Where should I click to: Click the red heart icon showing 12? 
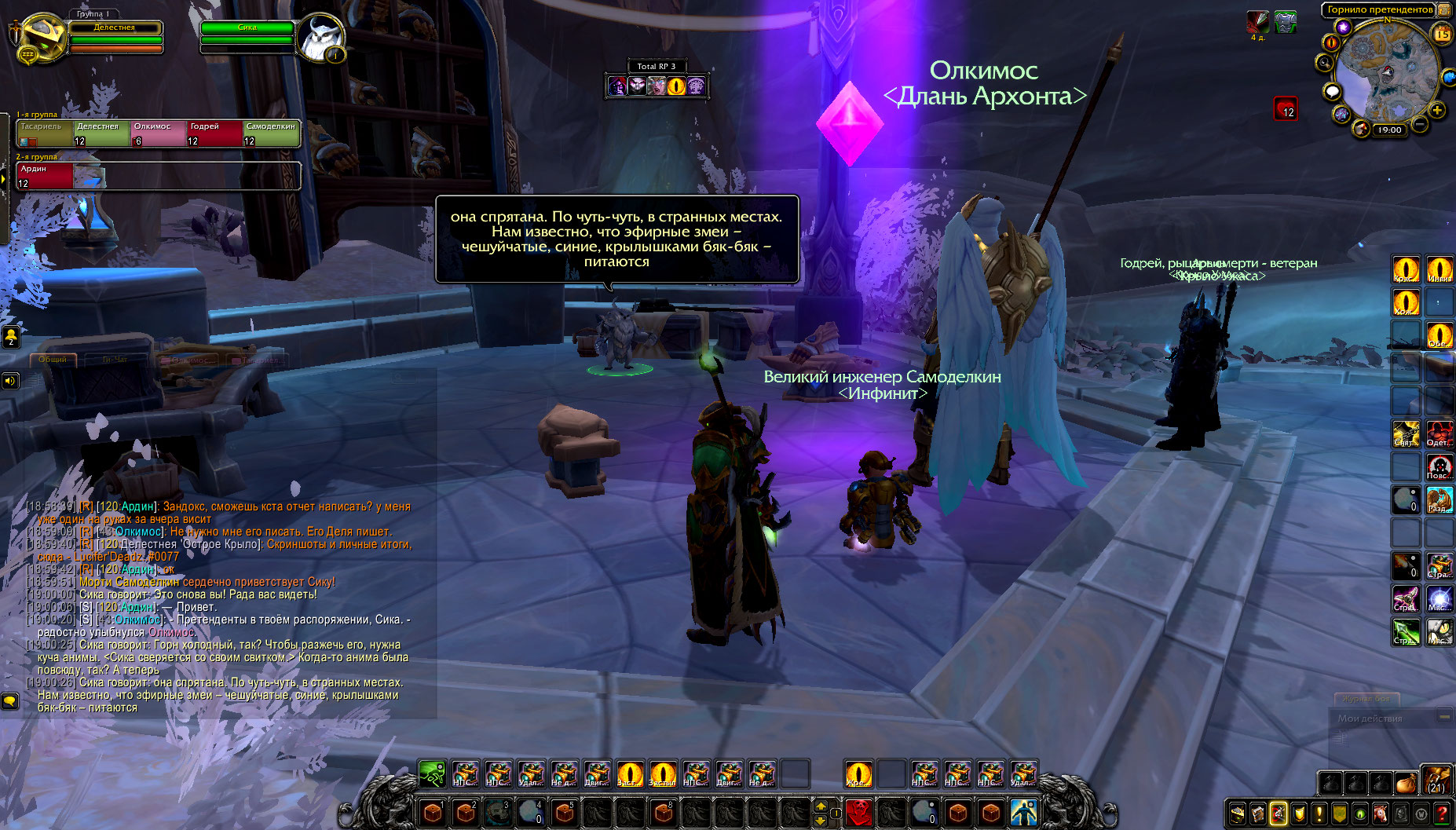point(1286,109)
